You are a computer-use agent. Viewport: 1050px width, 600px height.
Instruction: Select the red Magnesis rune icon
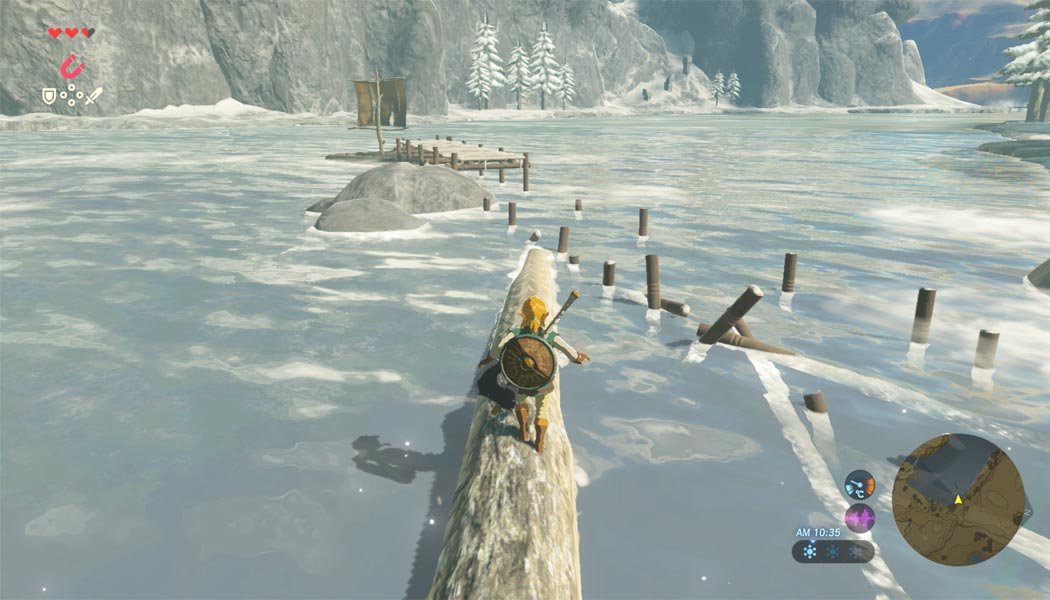[x=70, y=67]
